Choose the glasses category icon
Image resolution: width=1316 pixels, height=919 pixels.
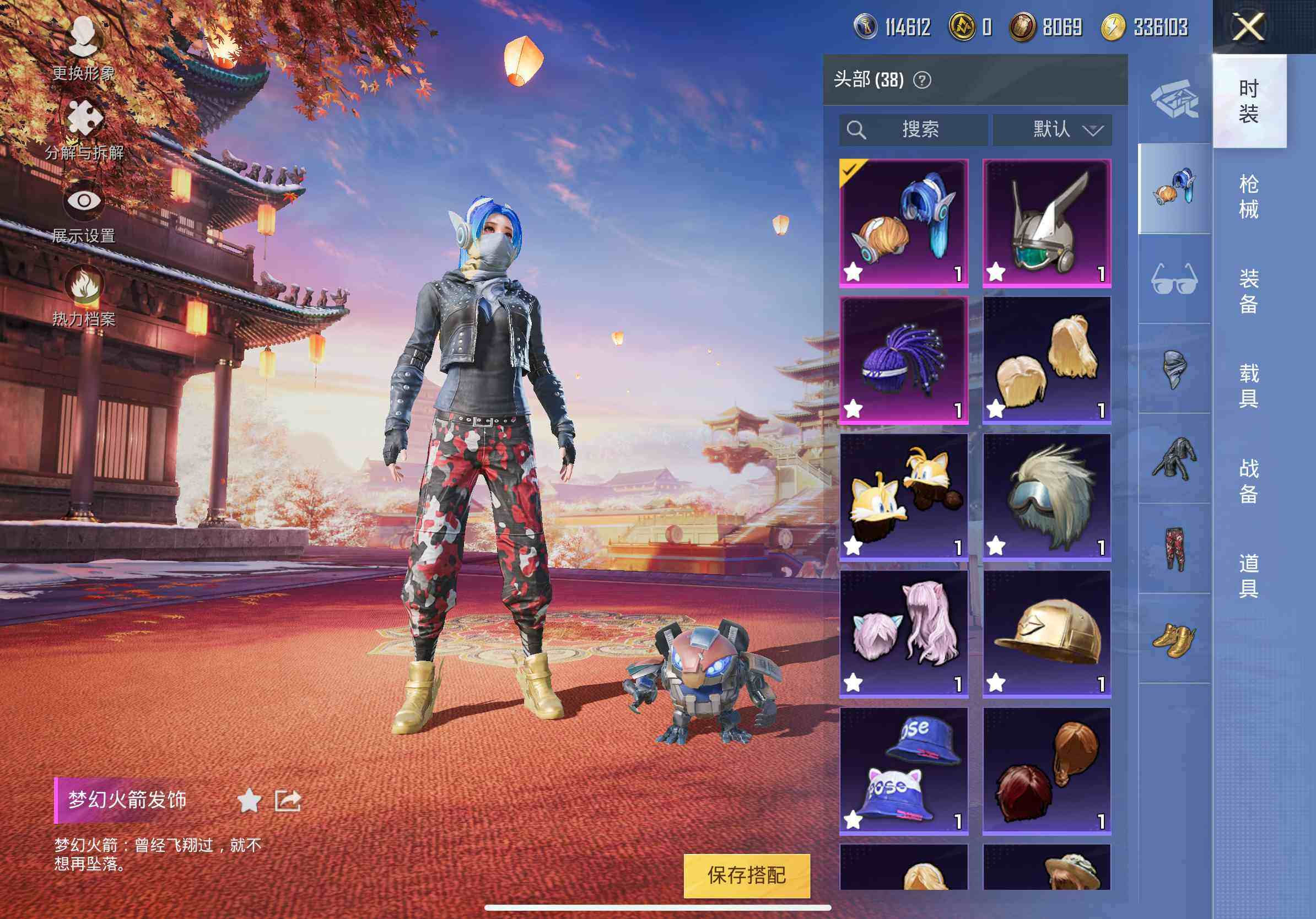[1174, 279]
